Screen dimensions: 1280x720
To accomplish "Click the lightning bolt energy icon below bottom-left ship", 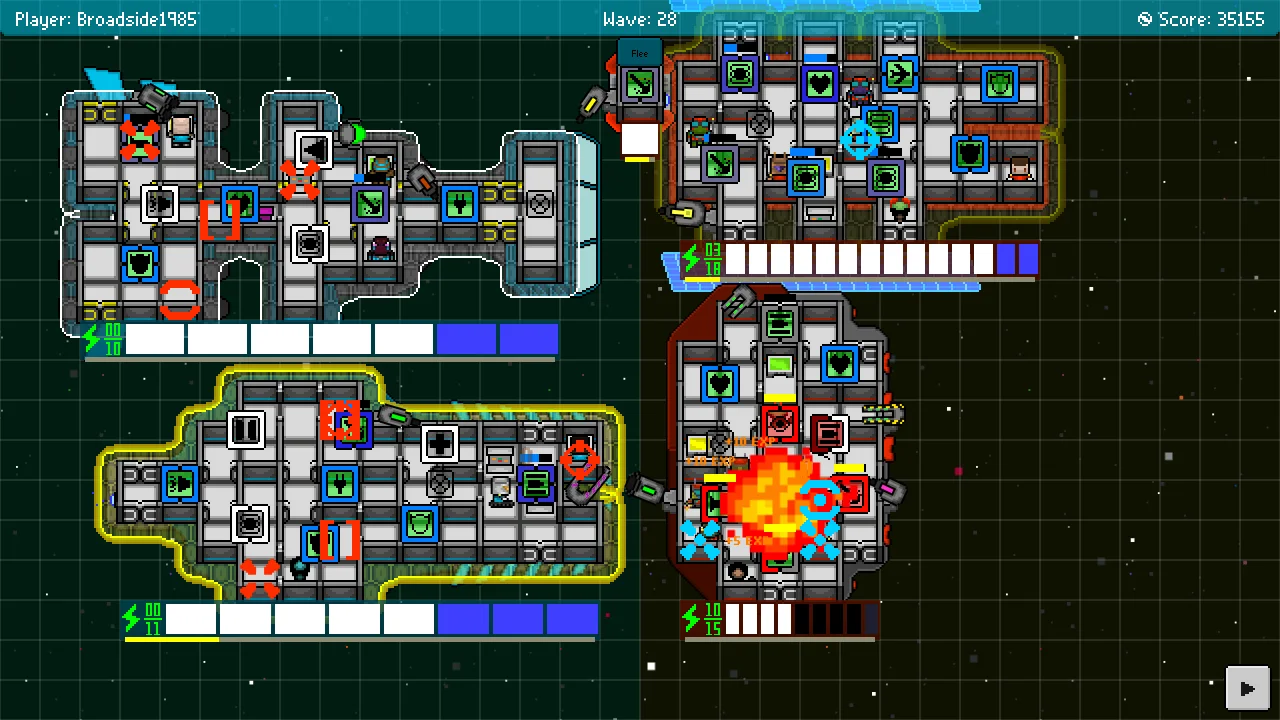I will coord(133,620).
